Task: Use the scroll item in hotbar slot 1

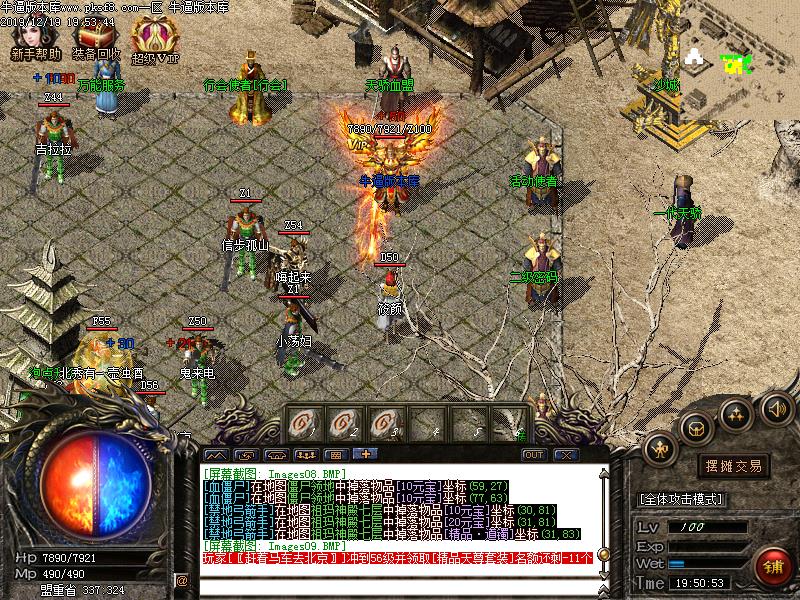Action: click(307, 423)
